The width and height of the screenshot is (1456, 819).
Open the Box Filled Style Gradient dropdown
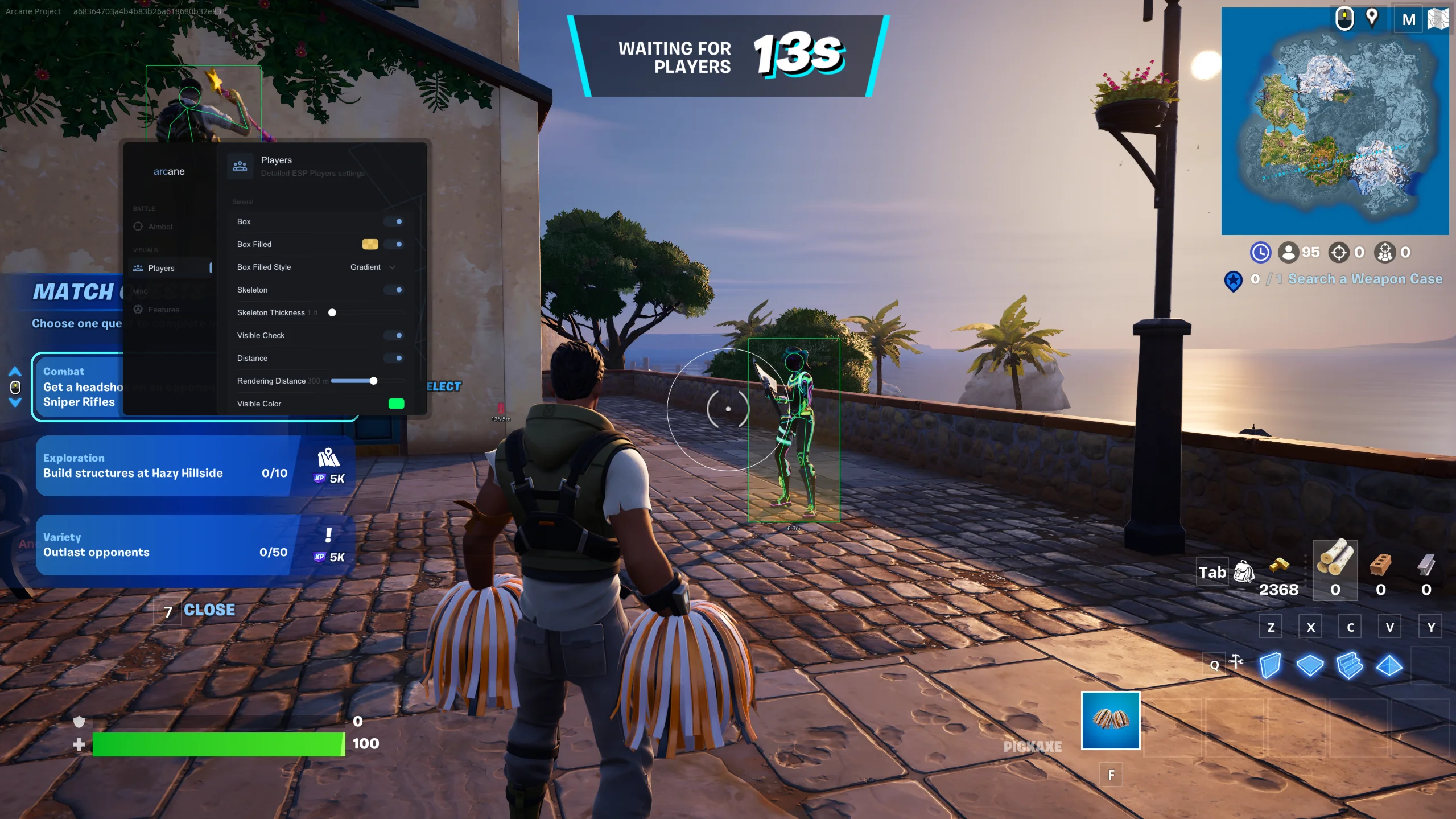[x=372, y=267]
